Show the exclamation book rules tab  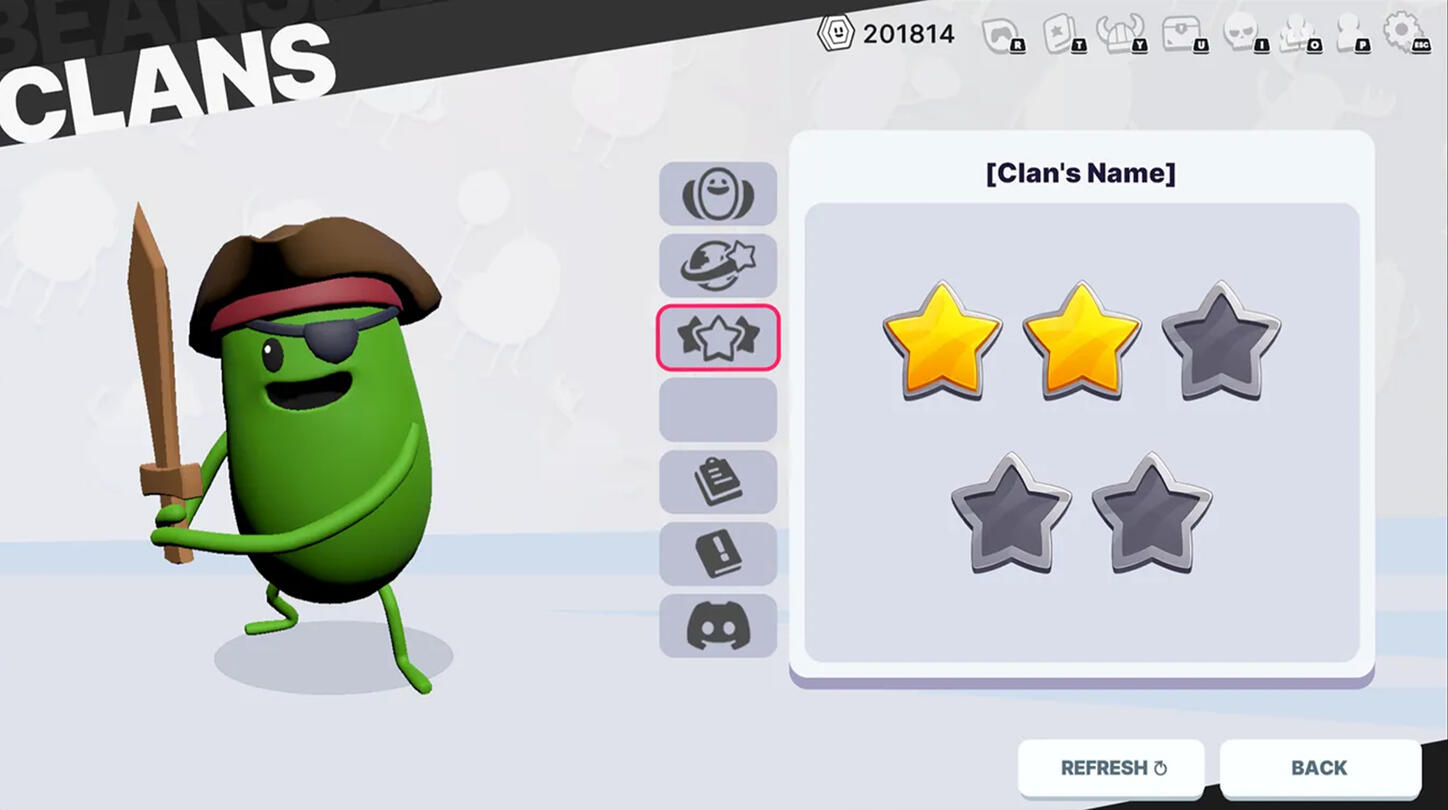click(x=718, y=553)
